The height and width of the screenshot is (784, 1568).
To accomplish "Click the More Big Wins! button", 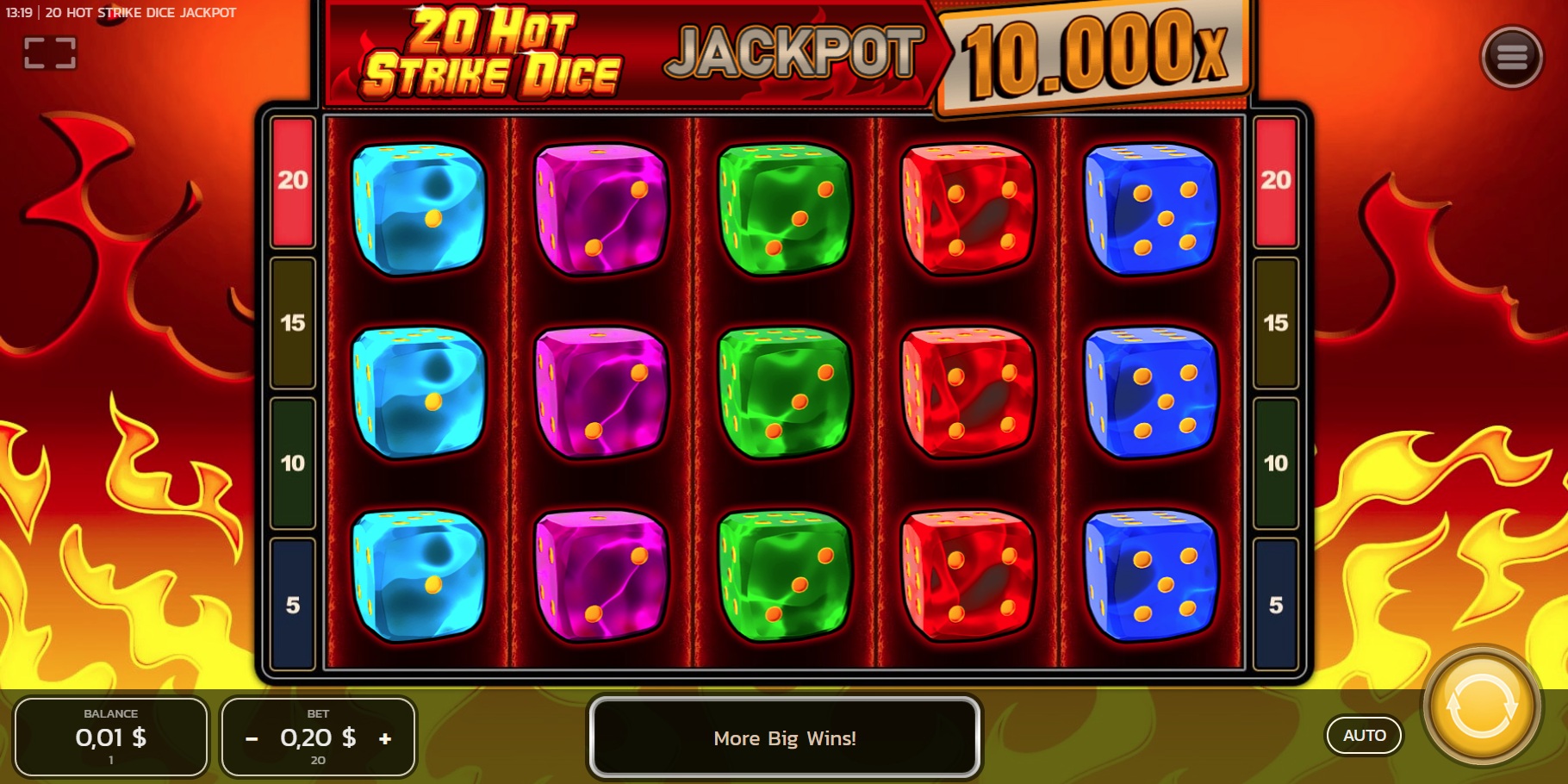I will [x=784, y=738].
